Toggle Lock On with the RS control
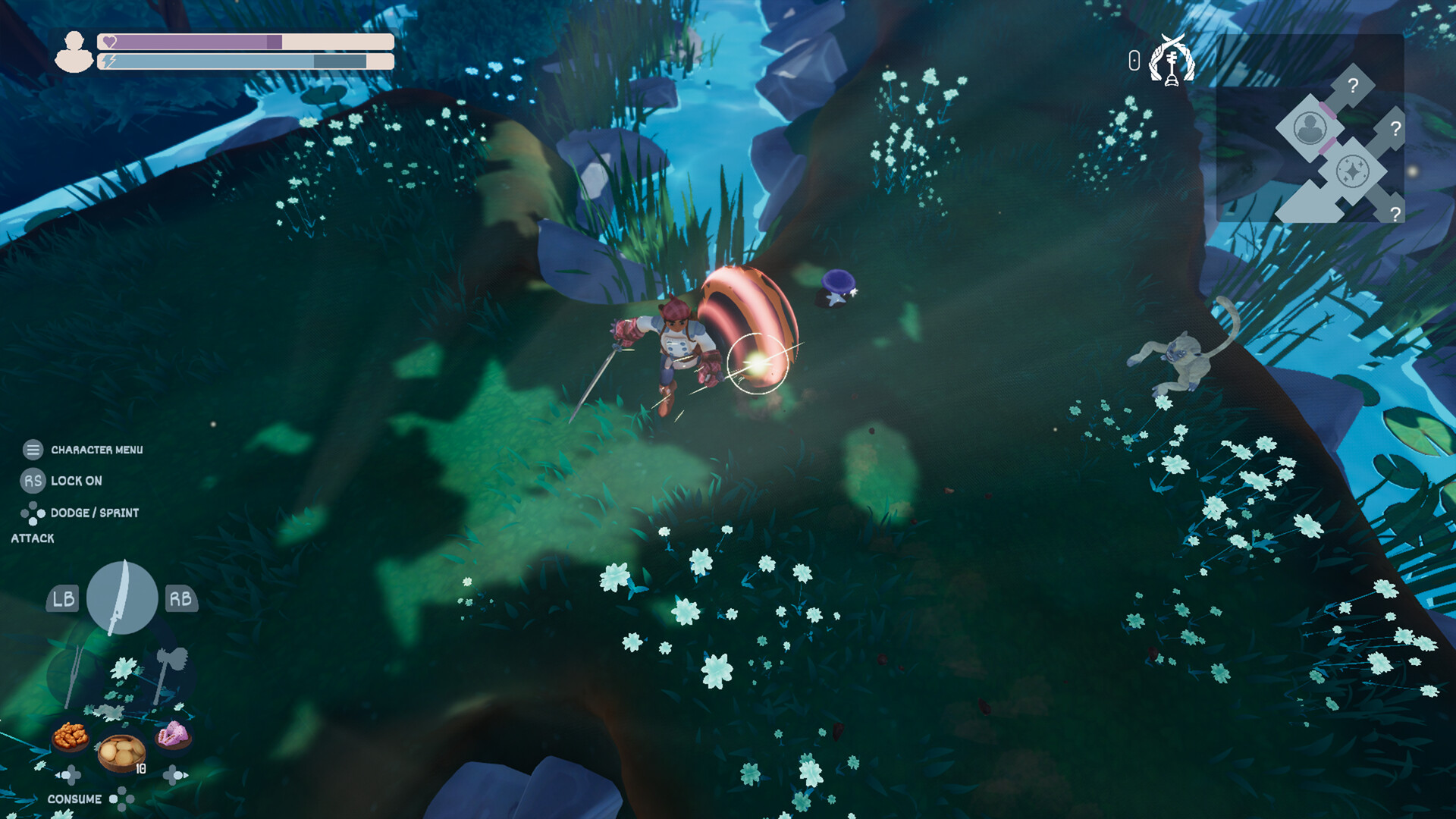Viewport: 1456px width, 819px height. click(32, 481)
